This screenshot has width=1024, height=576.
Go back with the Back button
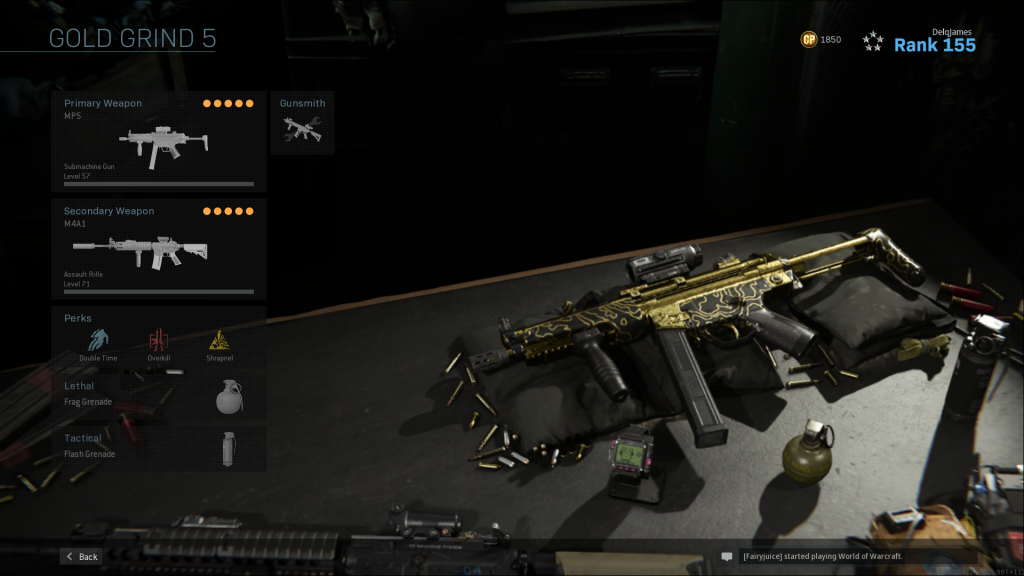click(81, 556)
